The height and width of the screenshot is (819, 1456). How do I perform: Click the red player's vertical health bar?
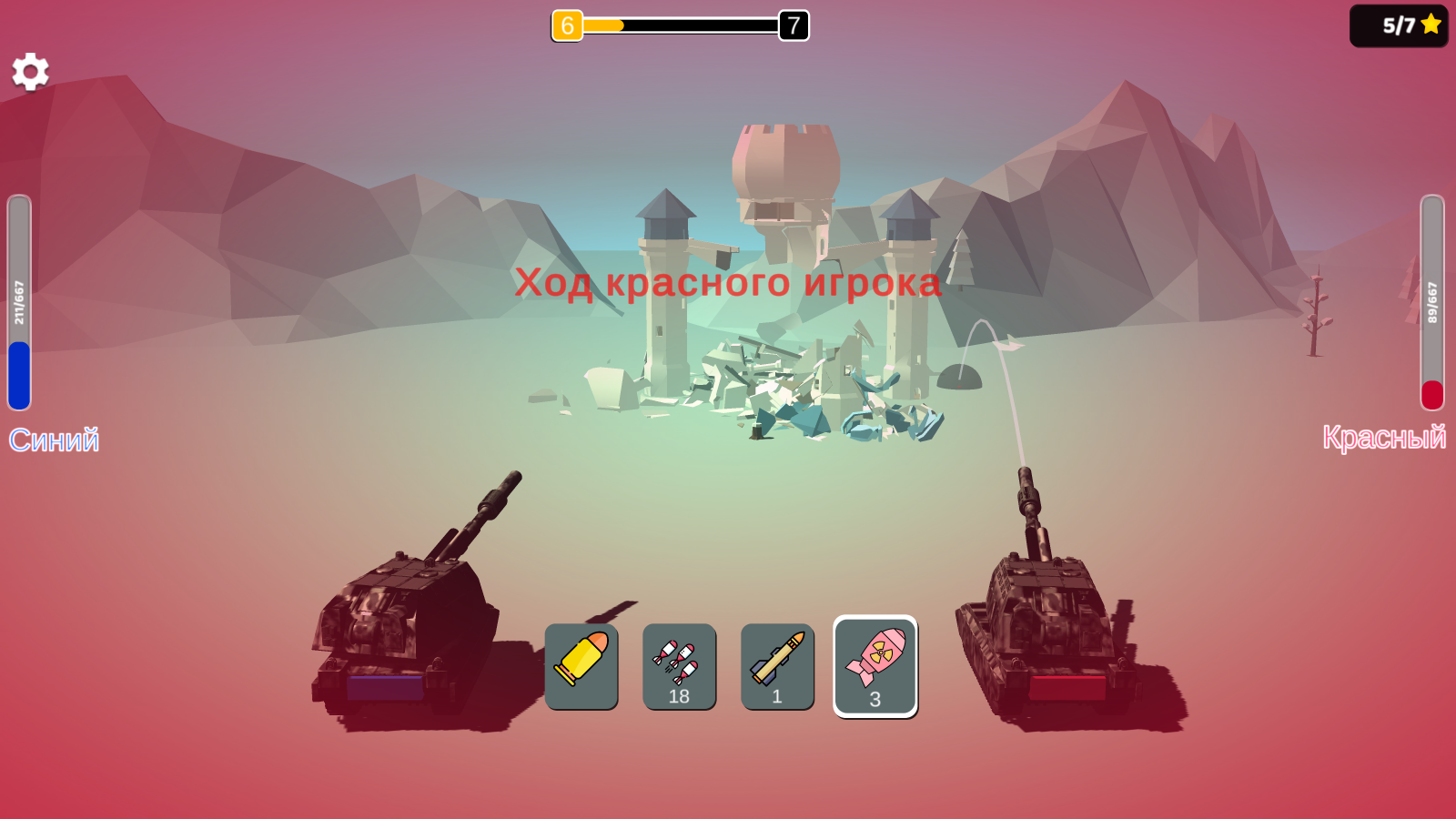click(1431, 300)
